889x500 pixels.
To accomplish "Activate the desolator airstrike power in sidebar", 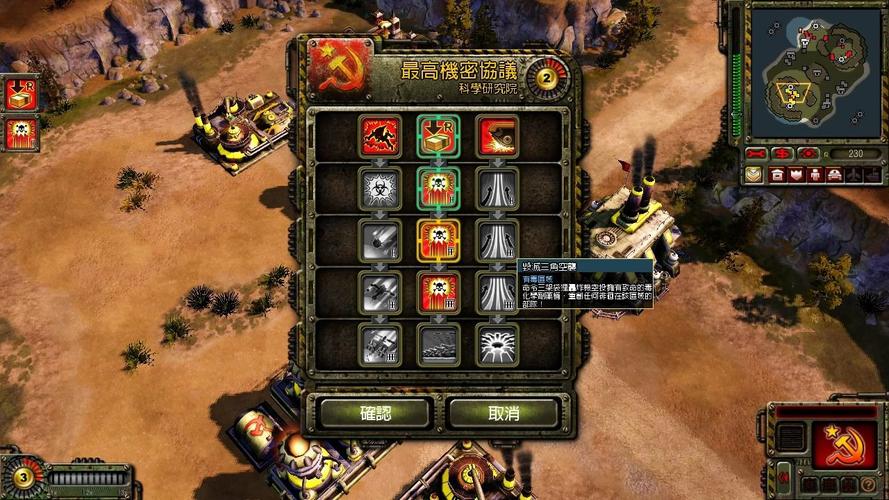I will pos(20,133).
